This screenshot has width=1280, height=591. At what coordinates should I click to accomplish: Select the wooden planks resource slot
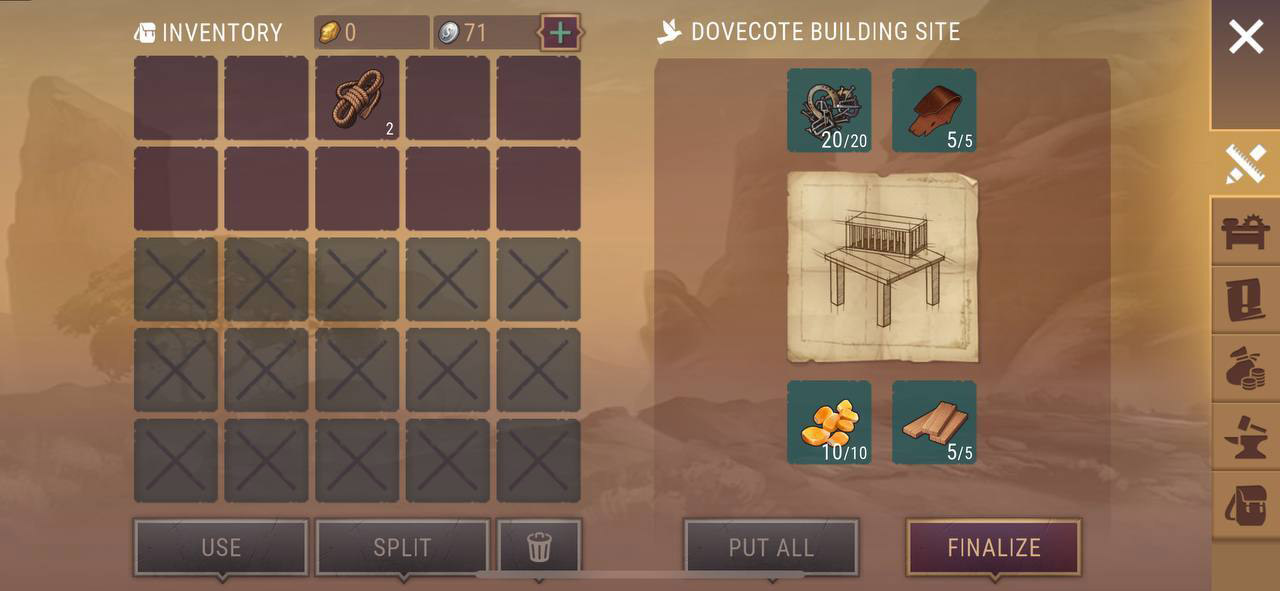pyautogui.click(x=934, y=422)
